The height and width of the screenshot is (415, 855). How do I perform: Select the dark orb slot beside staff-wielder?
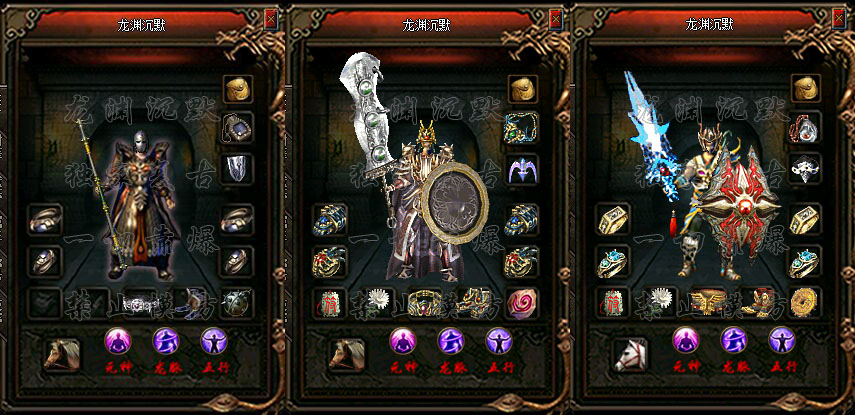click(237, 301)
